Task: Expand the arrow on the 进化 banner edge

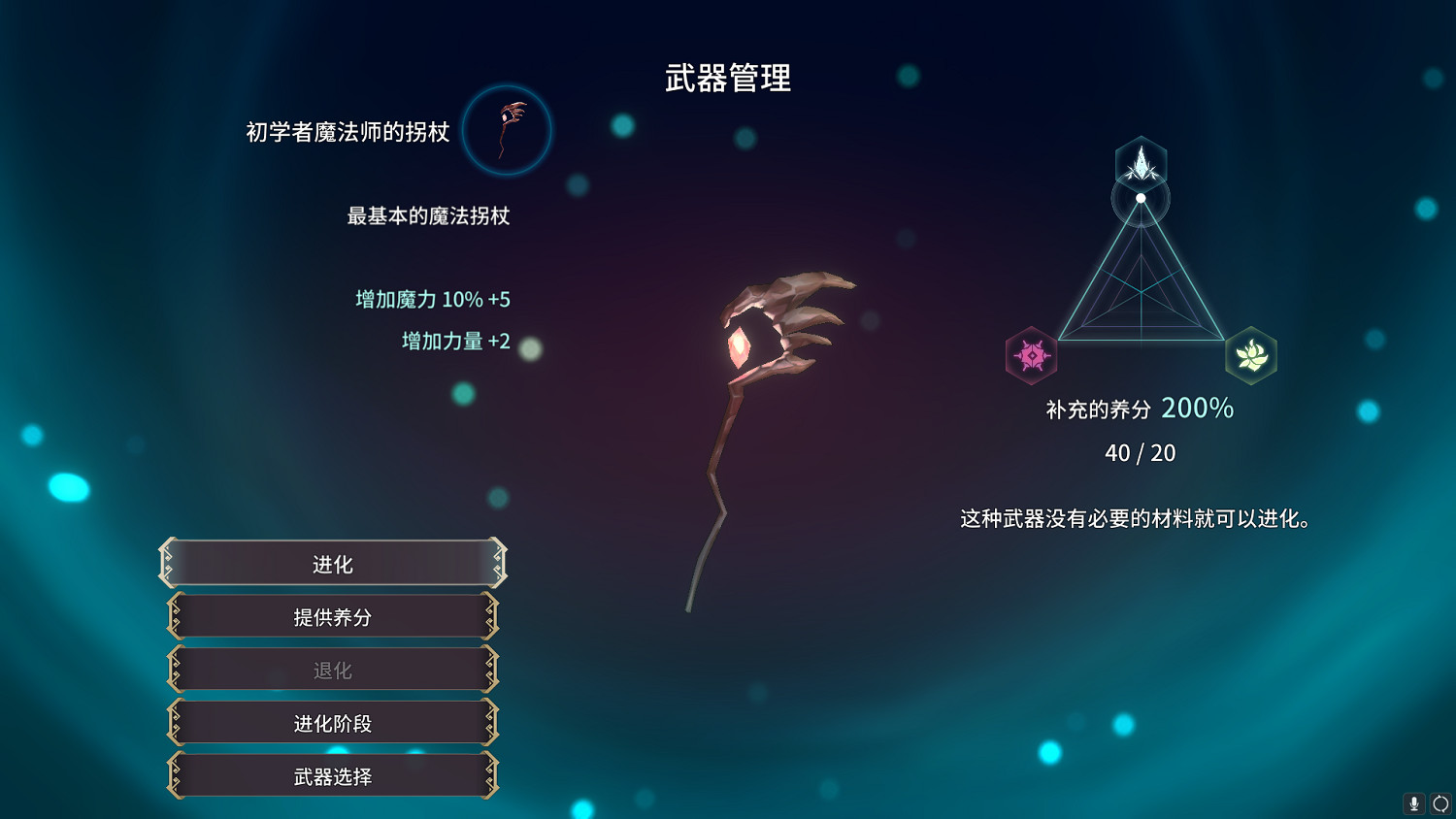Action: 498,563
